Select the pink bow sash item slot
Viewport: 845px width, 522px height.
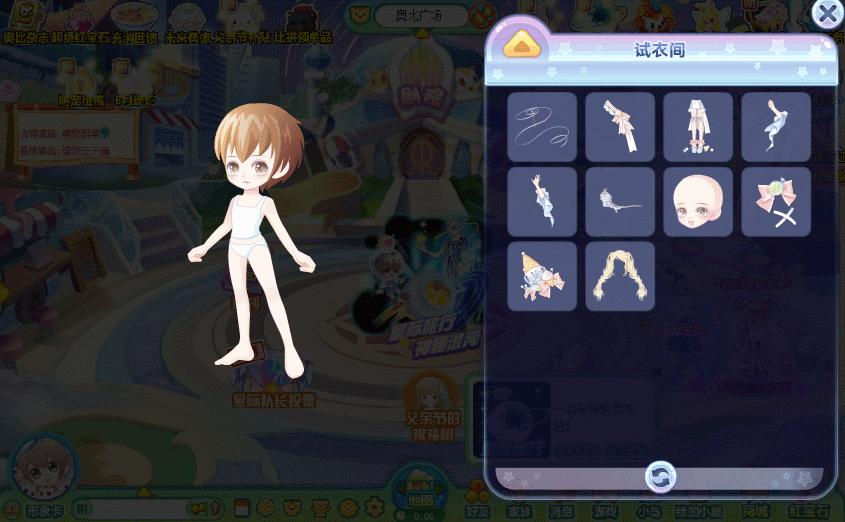(x=620, y=127)
